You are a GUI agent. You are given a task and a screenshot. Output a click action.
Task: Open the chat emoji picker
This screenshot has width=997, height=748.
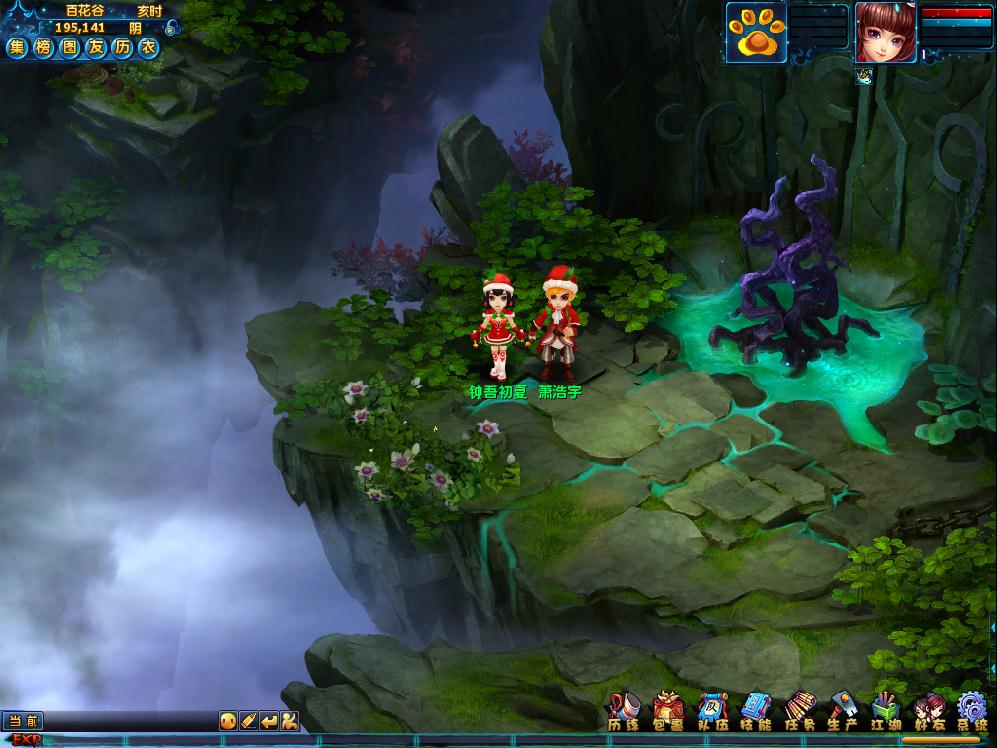pyautogui.click(x=229, y=720)
